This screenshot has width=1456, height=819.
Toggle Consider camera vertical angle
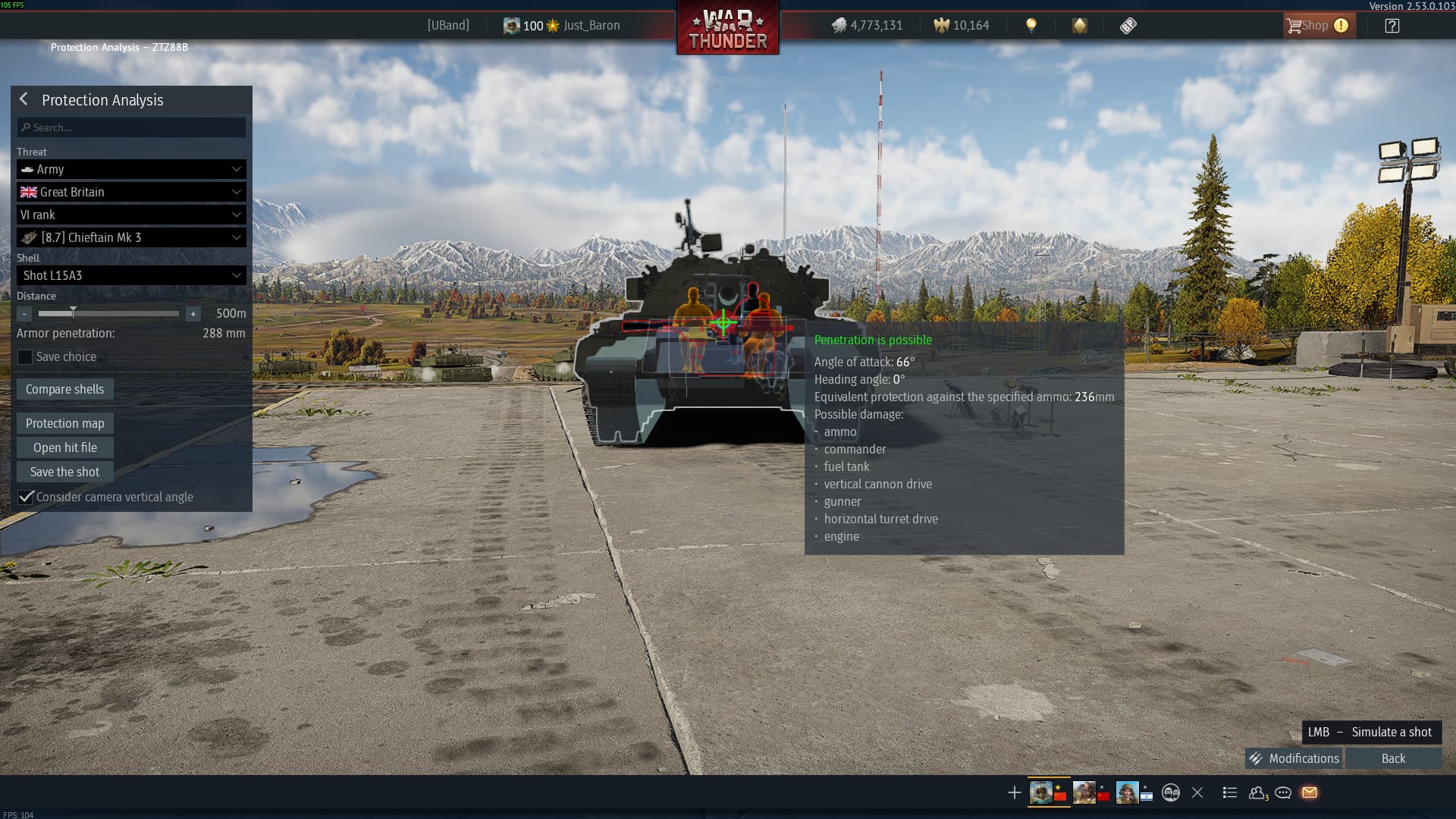(x=27, y=497)
